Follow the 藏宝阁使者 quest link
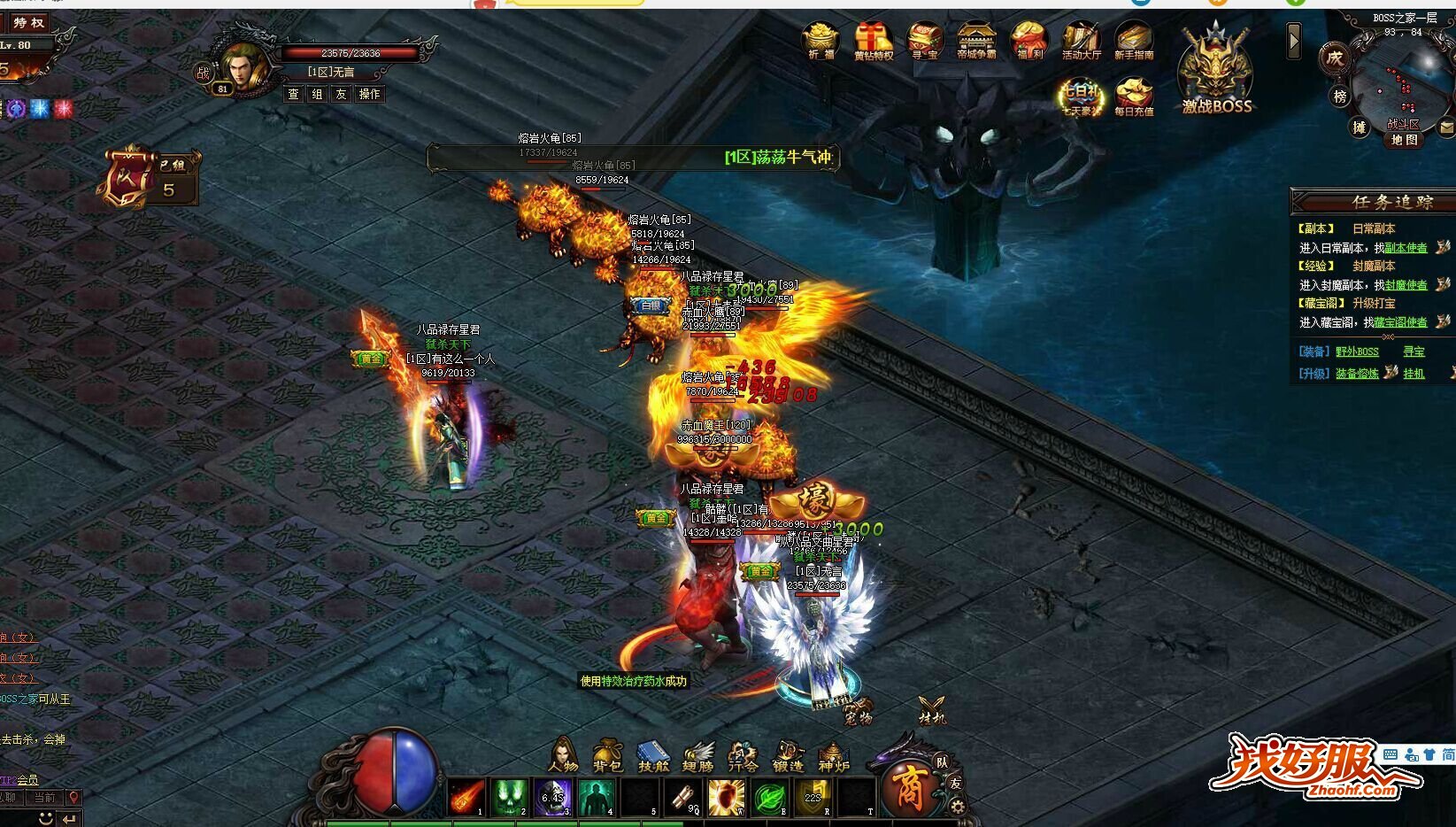The height and width of the screenshot is (827, 1456). coord(1402,323)
